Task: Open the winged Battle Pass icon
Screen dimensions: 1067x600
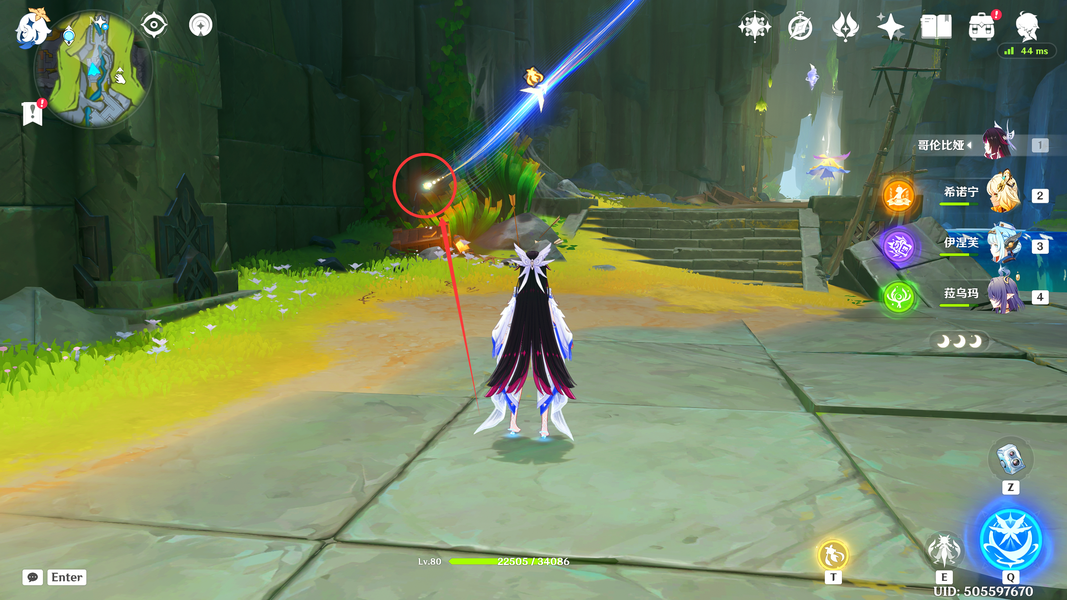Action: (x=845, y=27)
